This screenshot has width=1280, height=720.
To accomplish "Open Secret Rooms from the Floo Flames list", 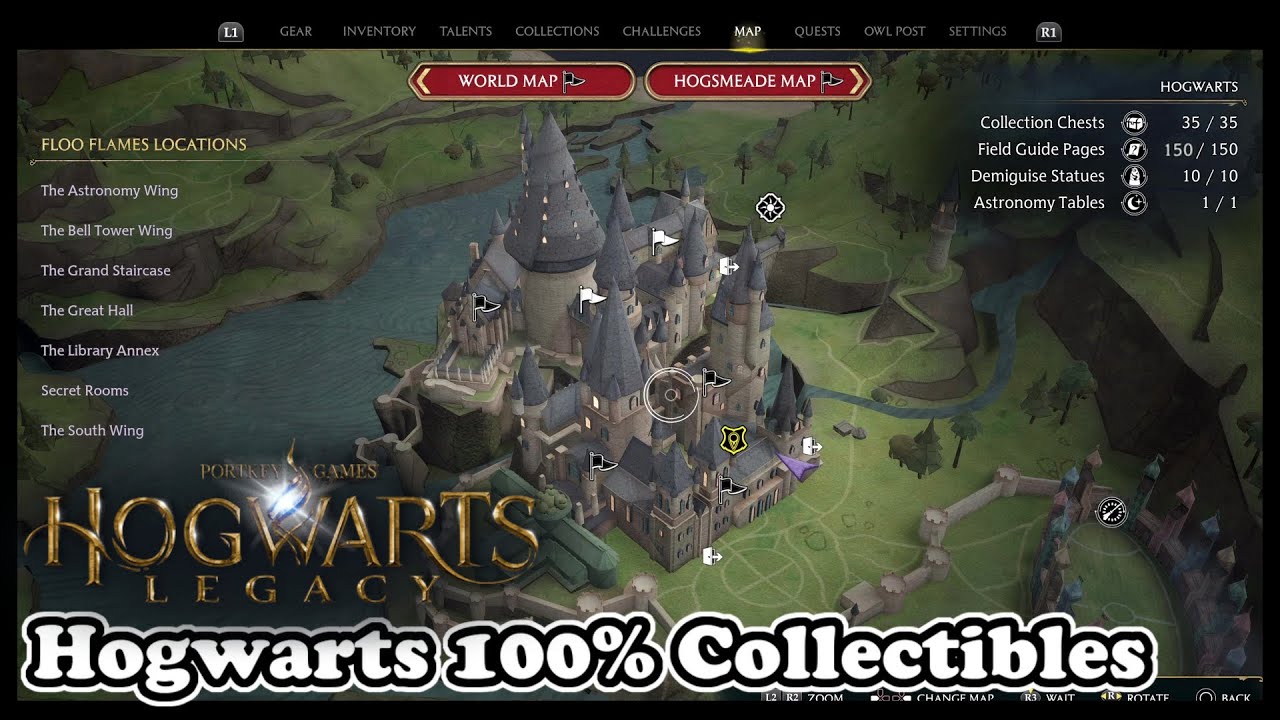I will 84,390.
